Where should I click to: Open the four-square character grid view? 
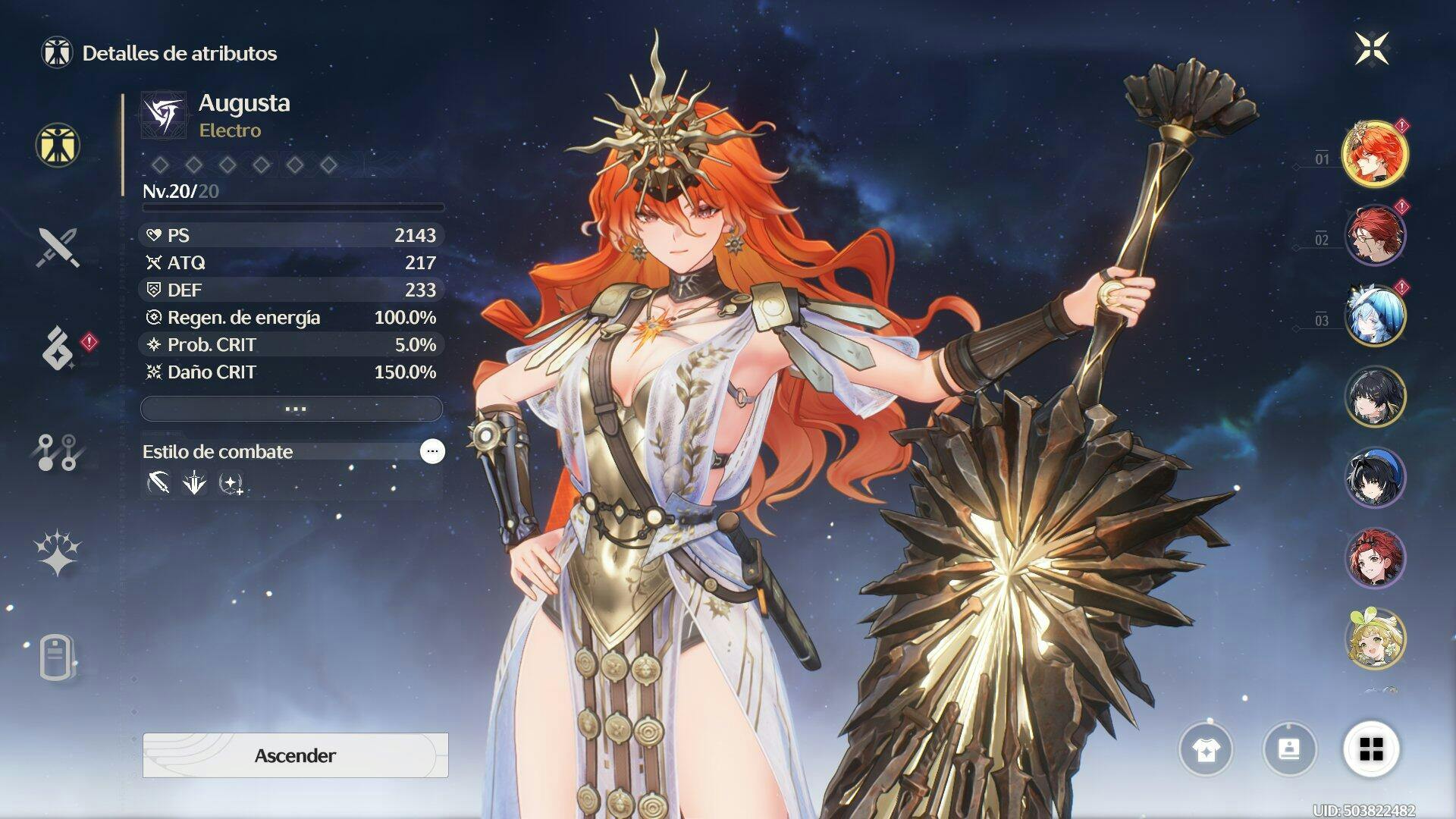pos(1371,749)
